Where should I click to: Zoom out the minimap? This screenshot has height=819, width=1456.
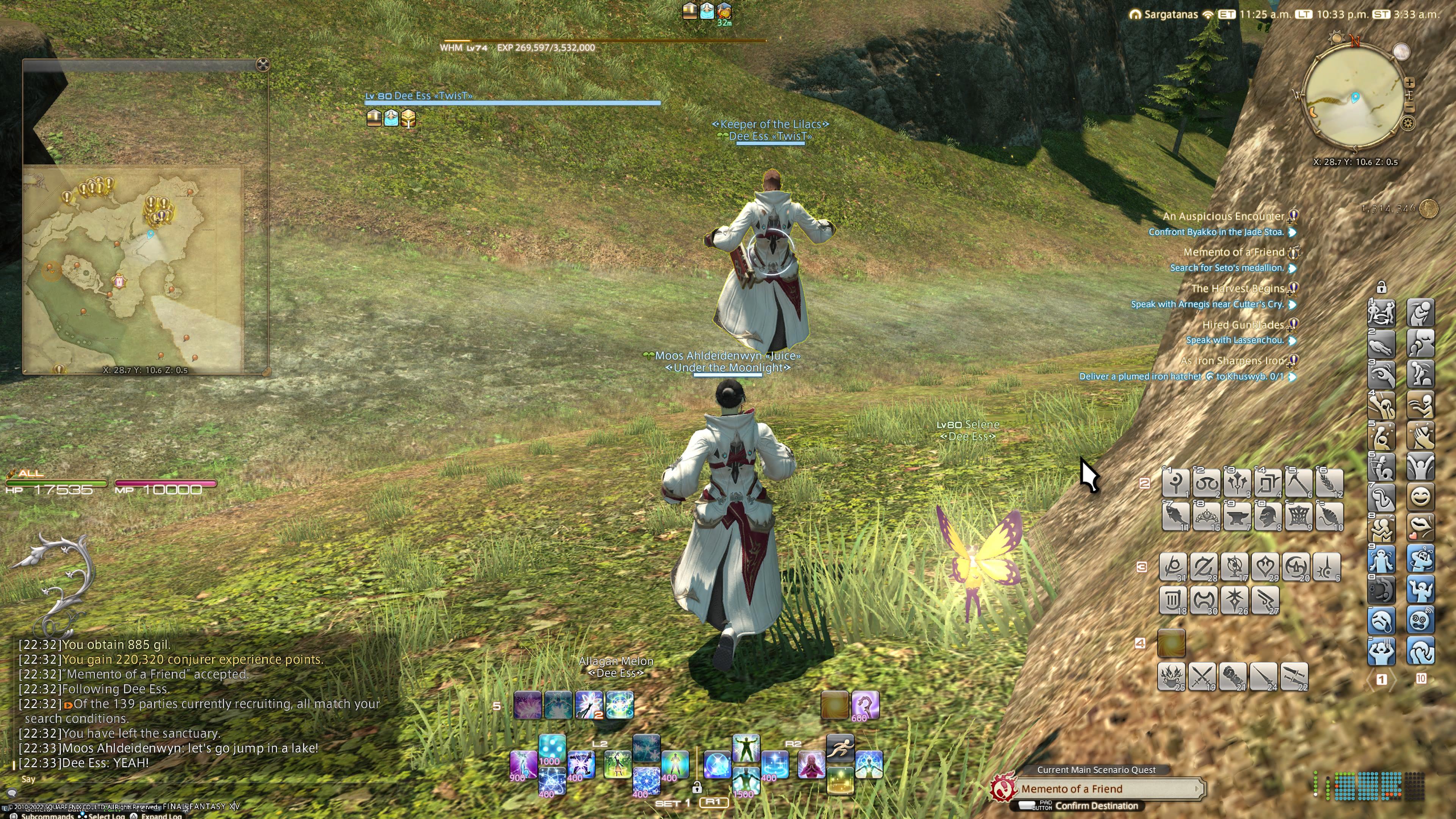click(1410, 107)
